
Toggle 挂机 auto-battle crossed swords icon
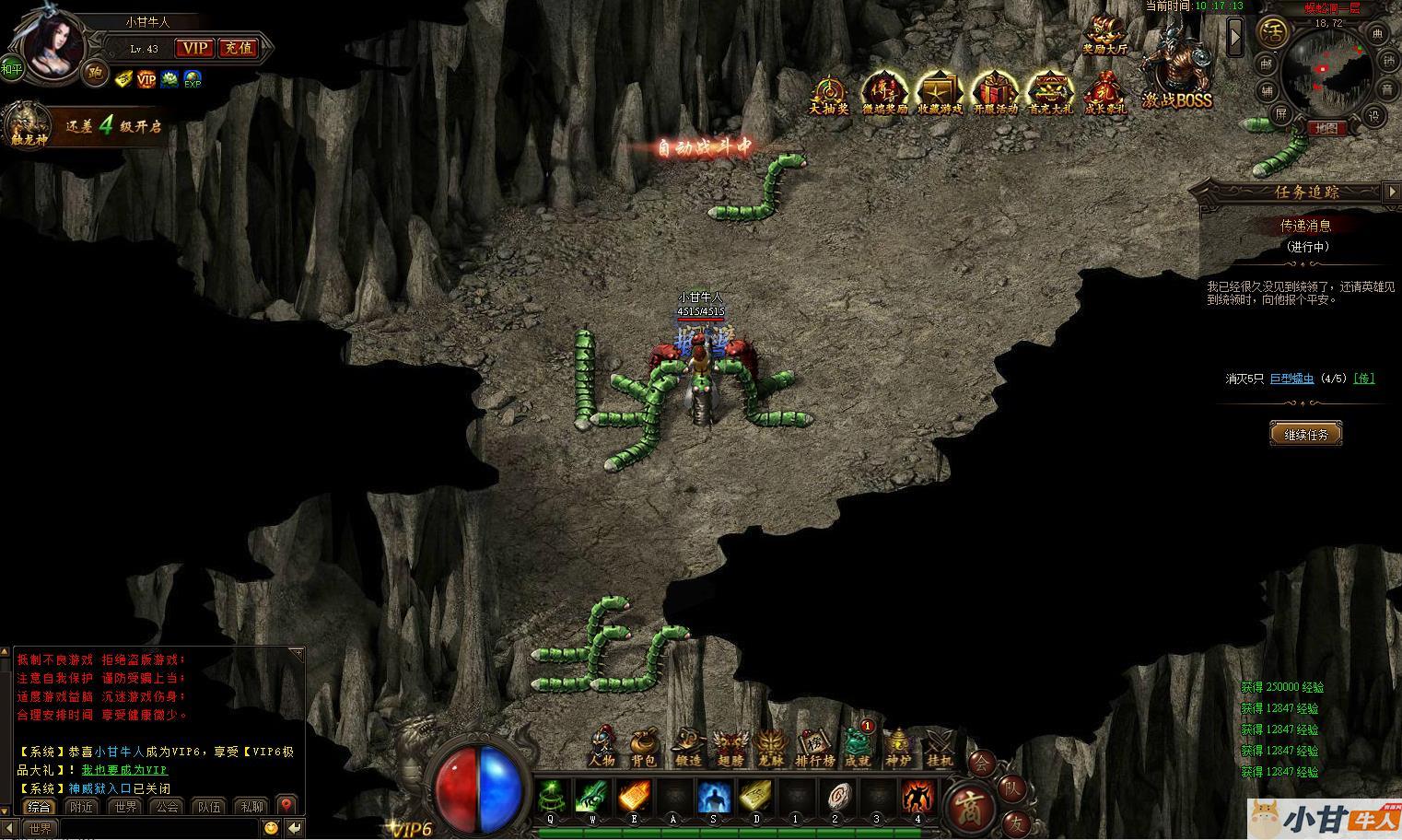[x=941, y=746]
